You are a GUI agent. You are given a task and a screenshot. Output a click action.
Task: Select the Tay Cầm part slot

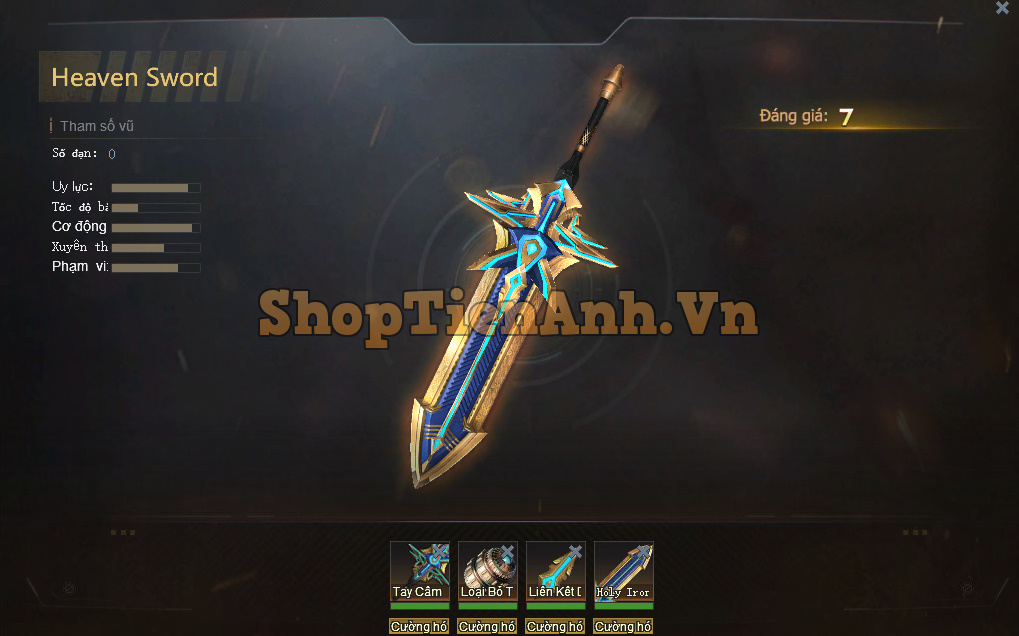(419, 572)
